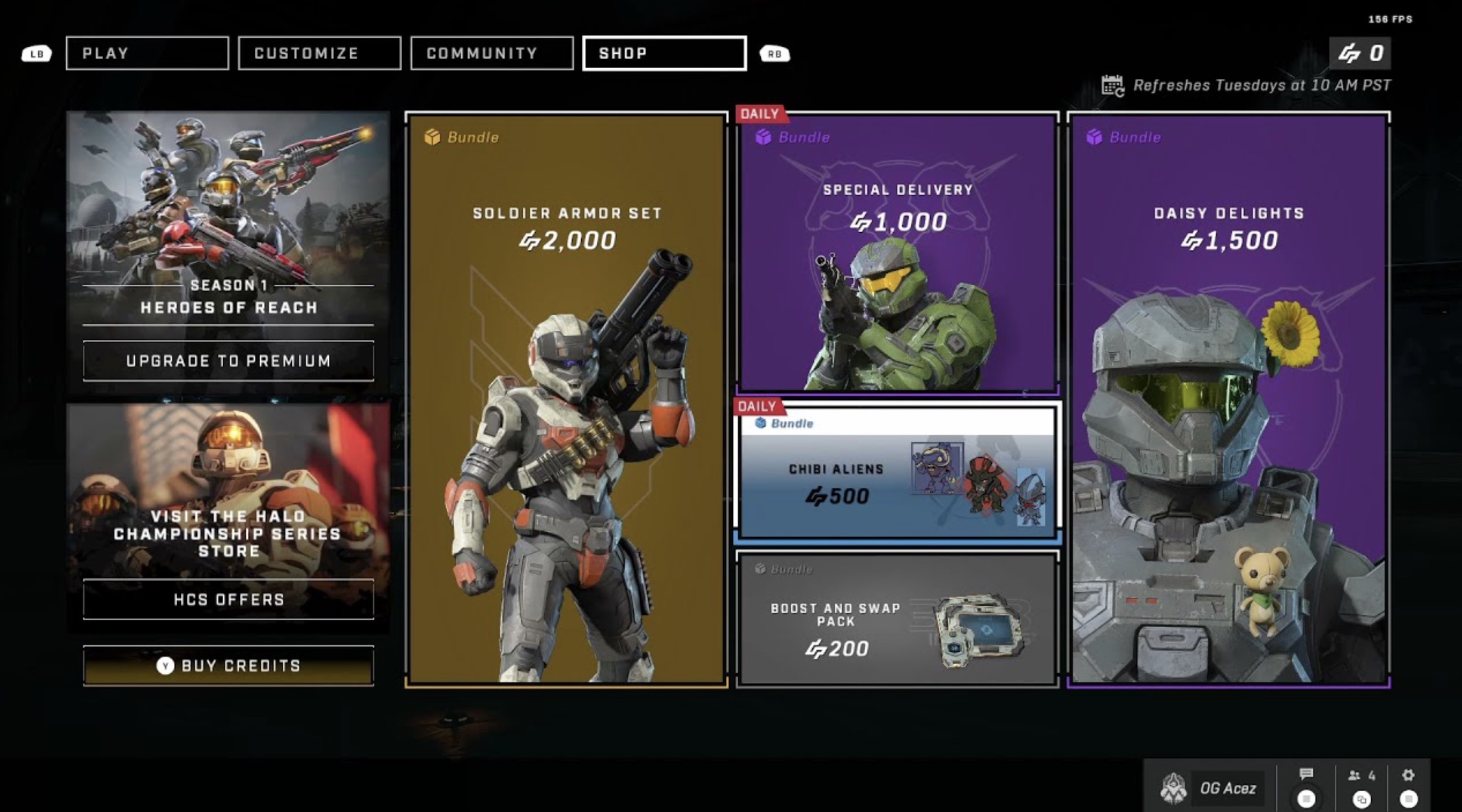Open the settings gear icon
This screenshot has height=812, width=1462.
pos(1408,775)
